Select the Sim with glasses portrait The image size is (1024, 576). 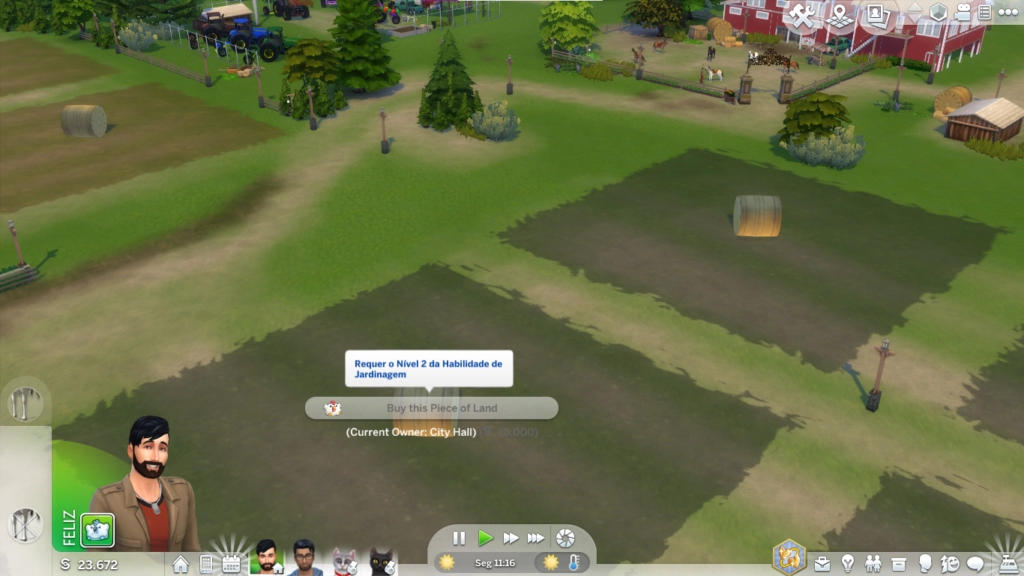coord(303,557)
